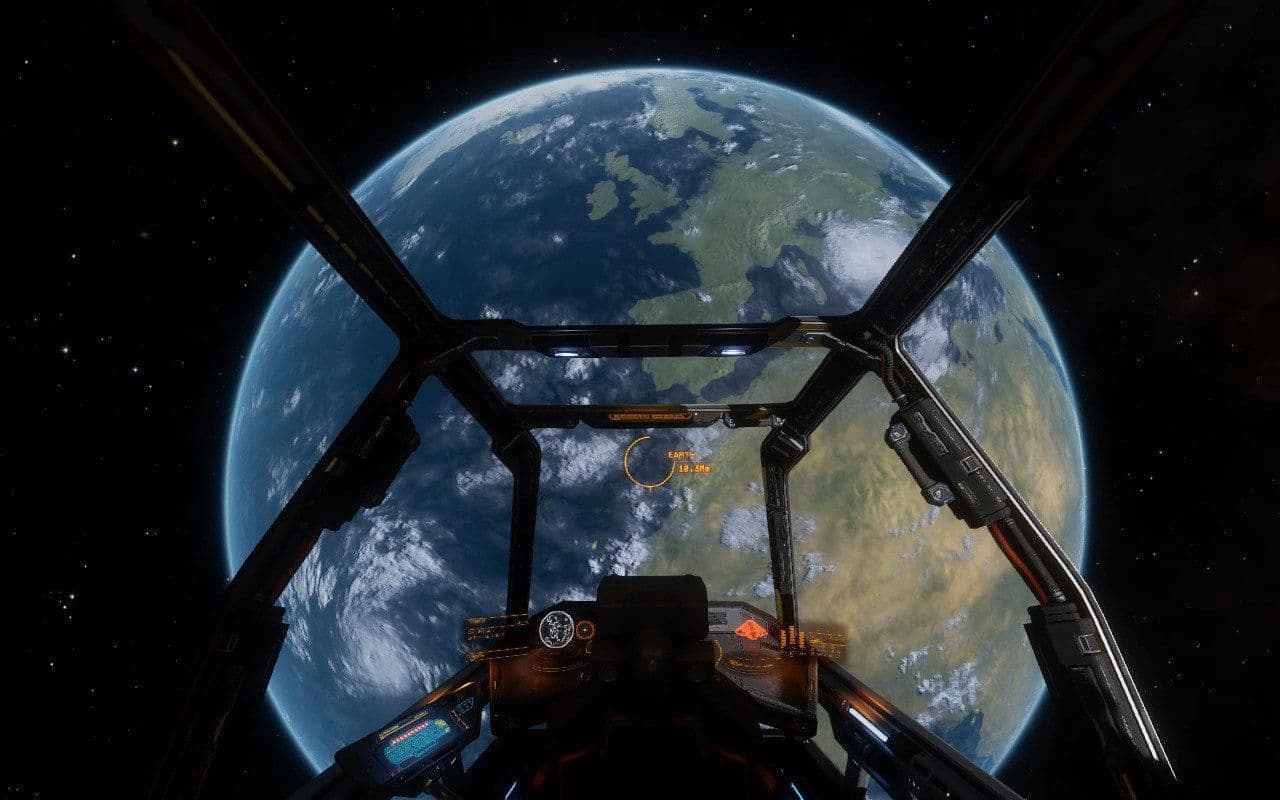Select the orange ship hologram

750,630
